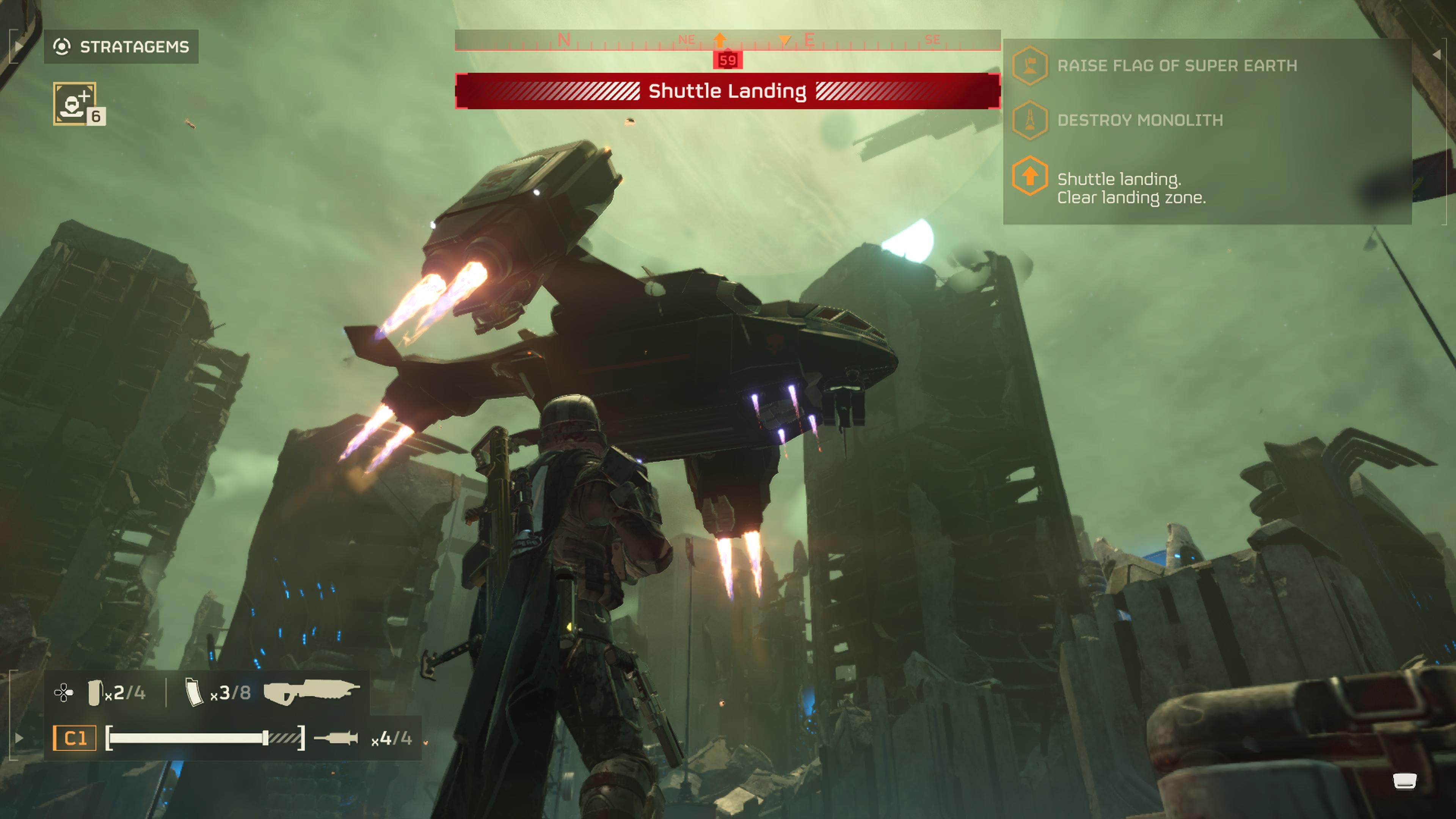
Task: Choose the Destroy Monolith objective entry
Action: (1139, 120)
